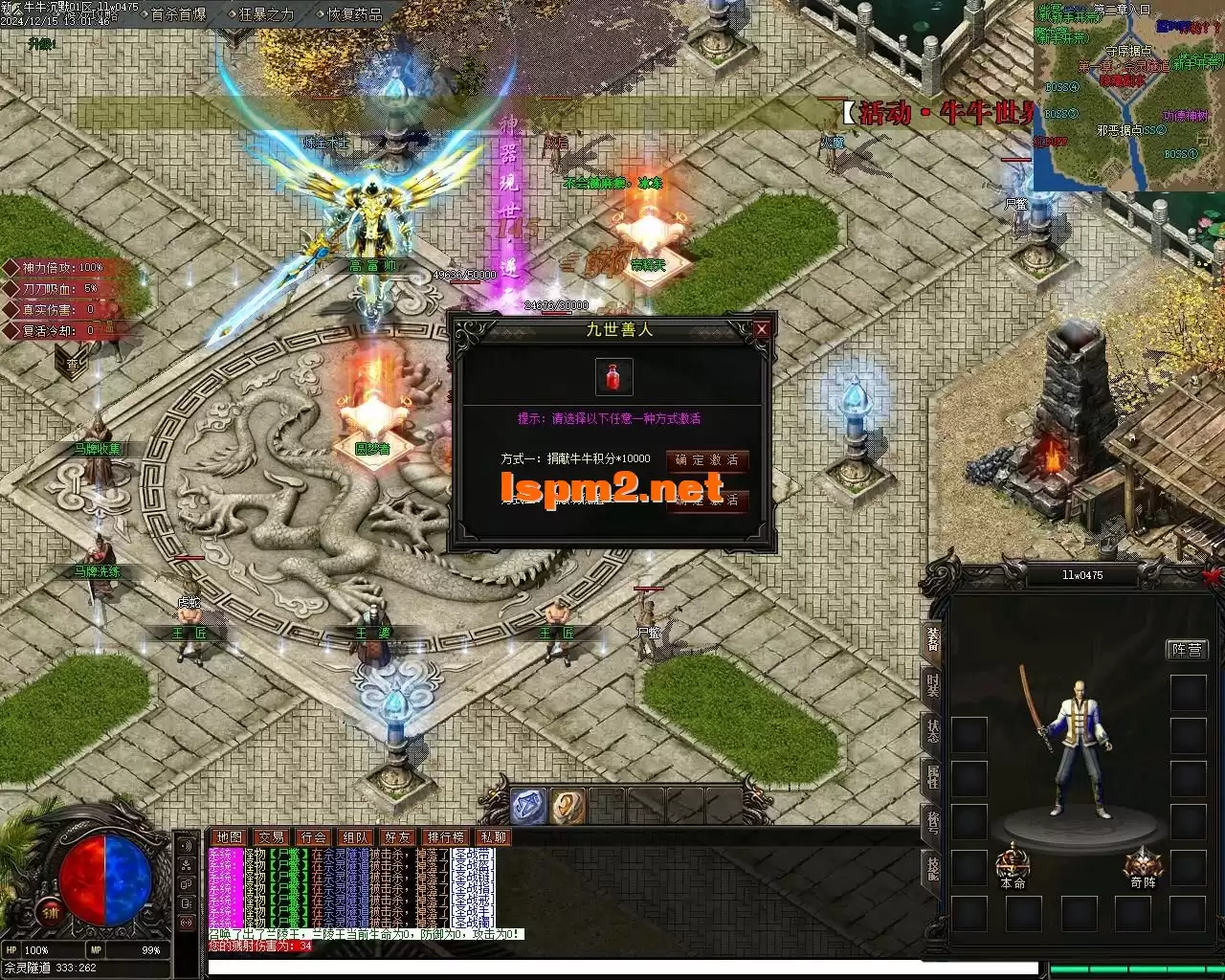Close the 九世善人 dialog

coord(762,329)
